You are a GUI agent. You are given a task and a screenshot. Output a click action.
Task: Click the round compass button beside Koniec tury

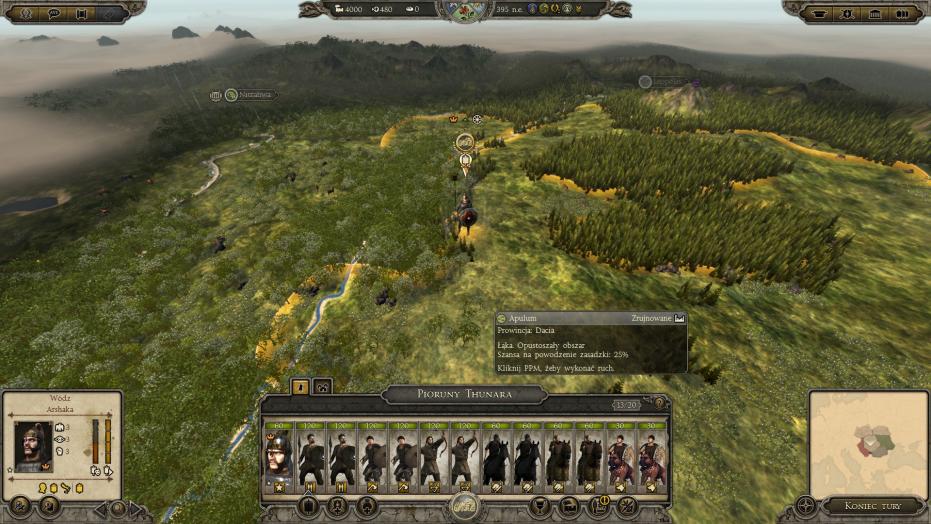click(x=806, y=505)
